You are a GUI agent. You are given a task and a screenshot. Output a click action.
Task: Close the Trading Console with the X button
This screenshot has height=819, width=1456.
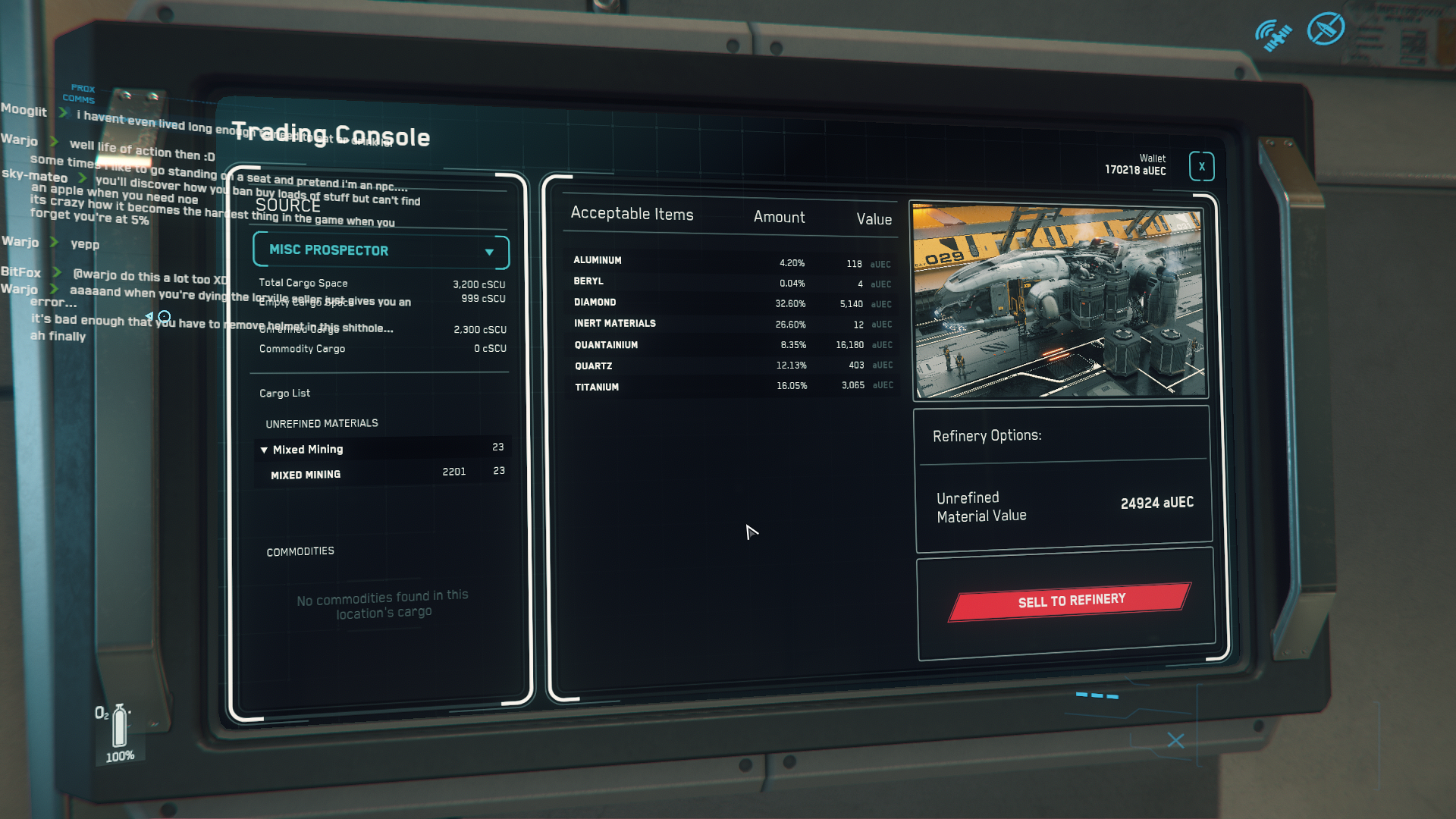pos(1201,167)
